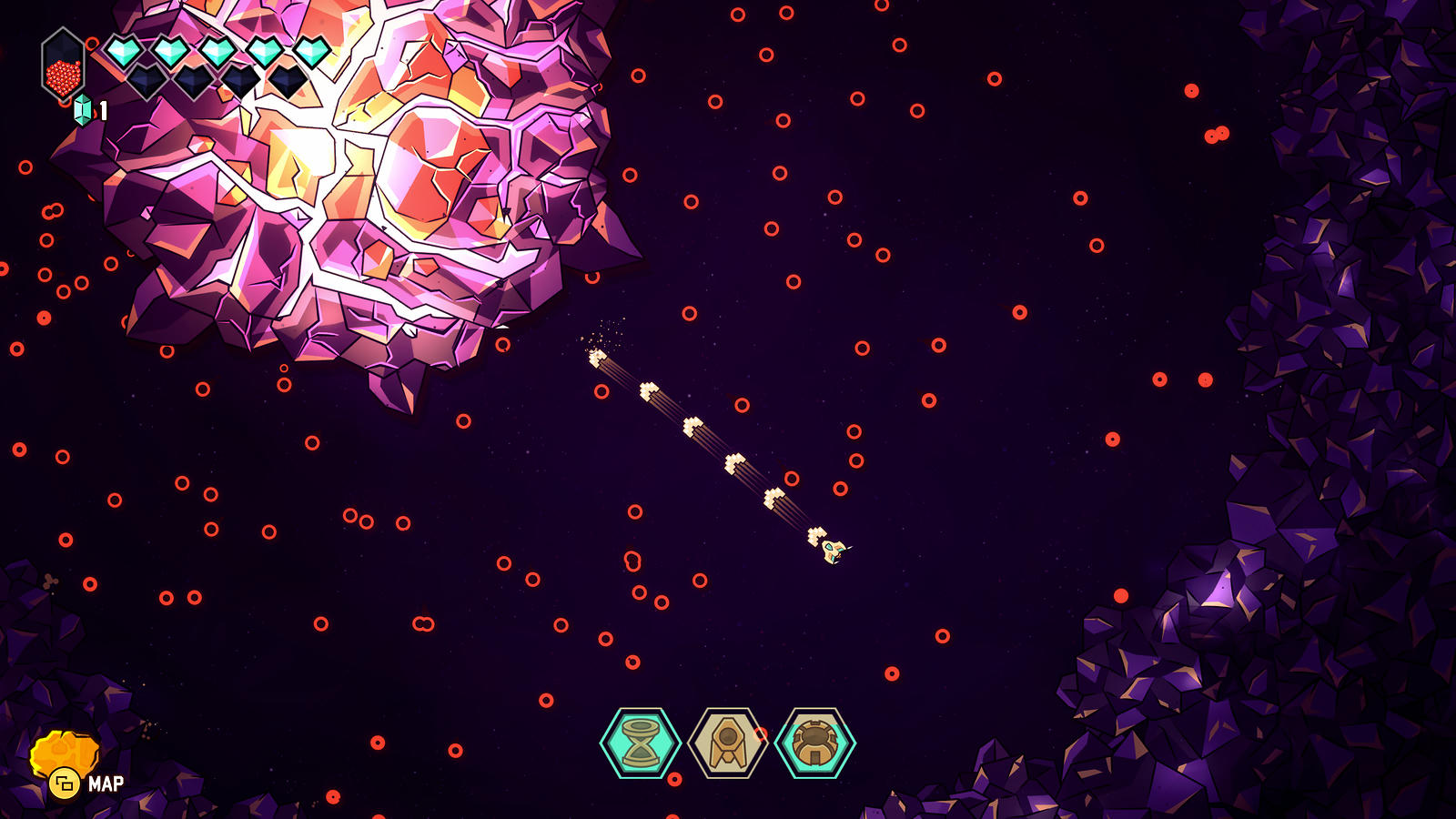Select the tan ship ability hexagon
The width and height of the screenshot is (1456, 819).
[x=727, y=743]
